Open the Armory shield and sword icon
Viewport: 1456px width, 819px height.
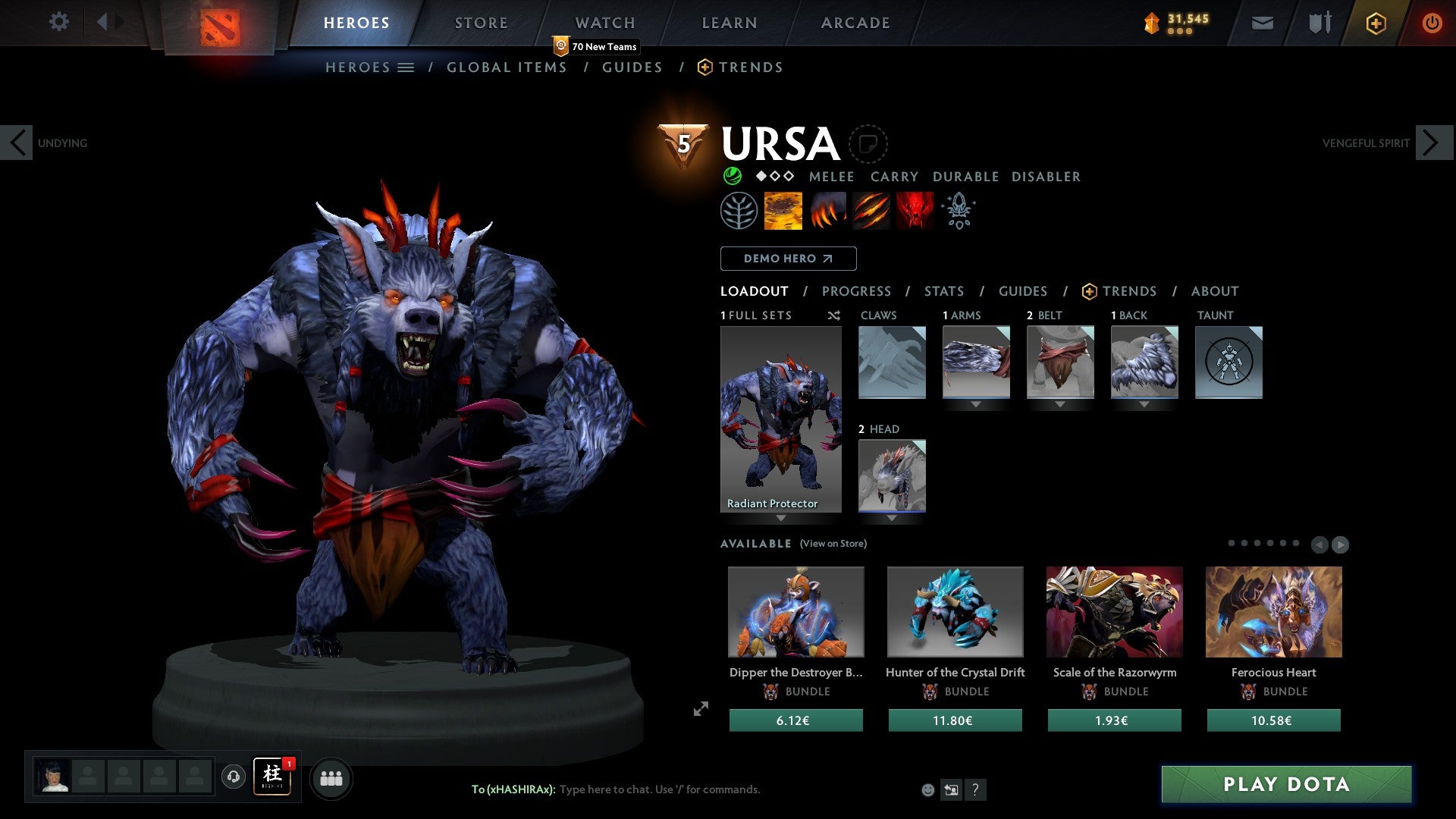coord(1318,23)
